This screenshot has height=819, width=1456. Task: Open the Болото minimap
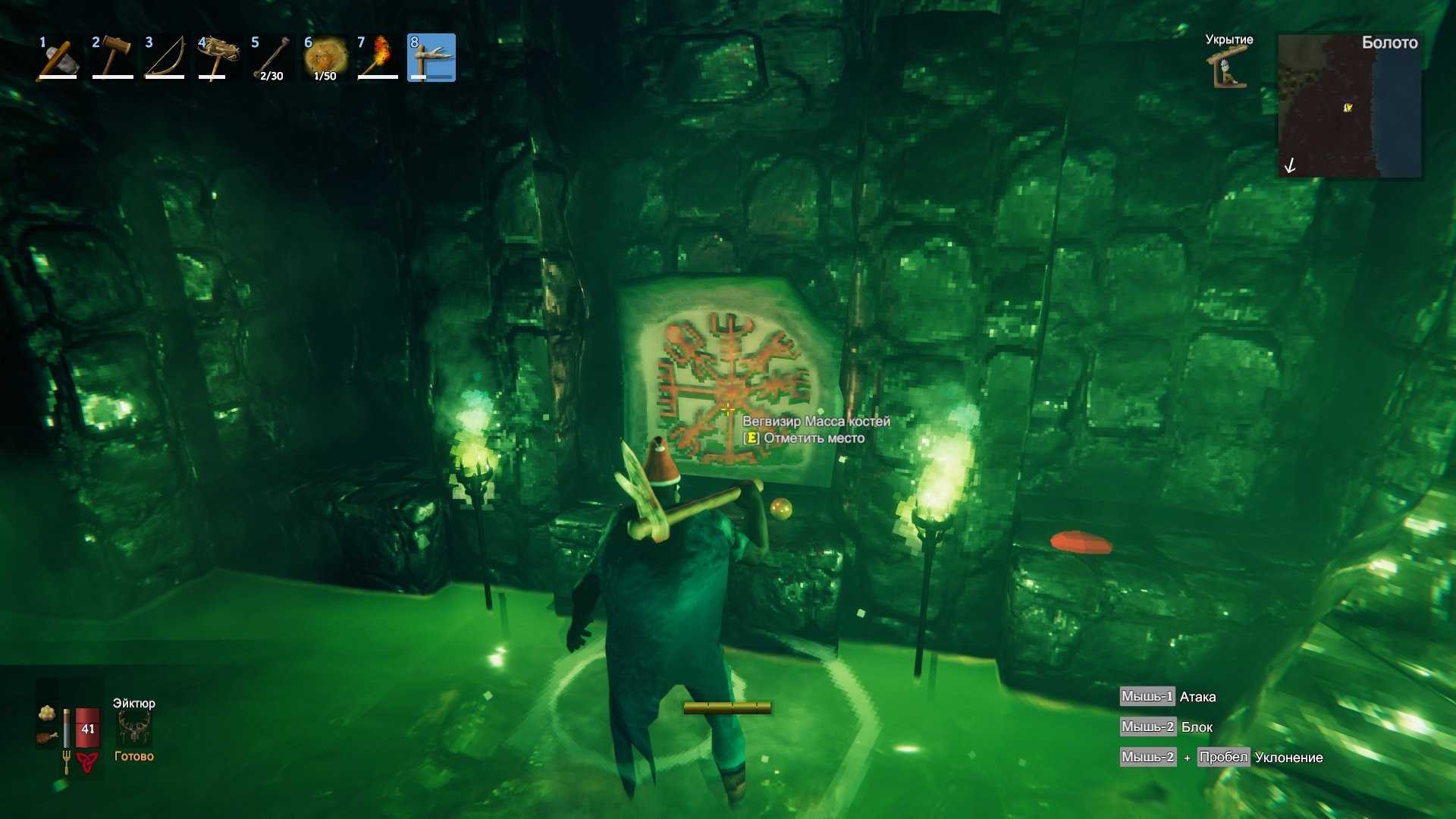click(1349, 105)
